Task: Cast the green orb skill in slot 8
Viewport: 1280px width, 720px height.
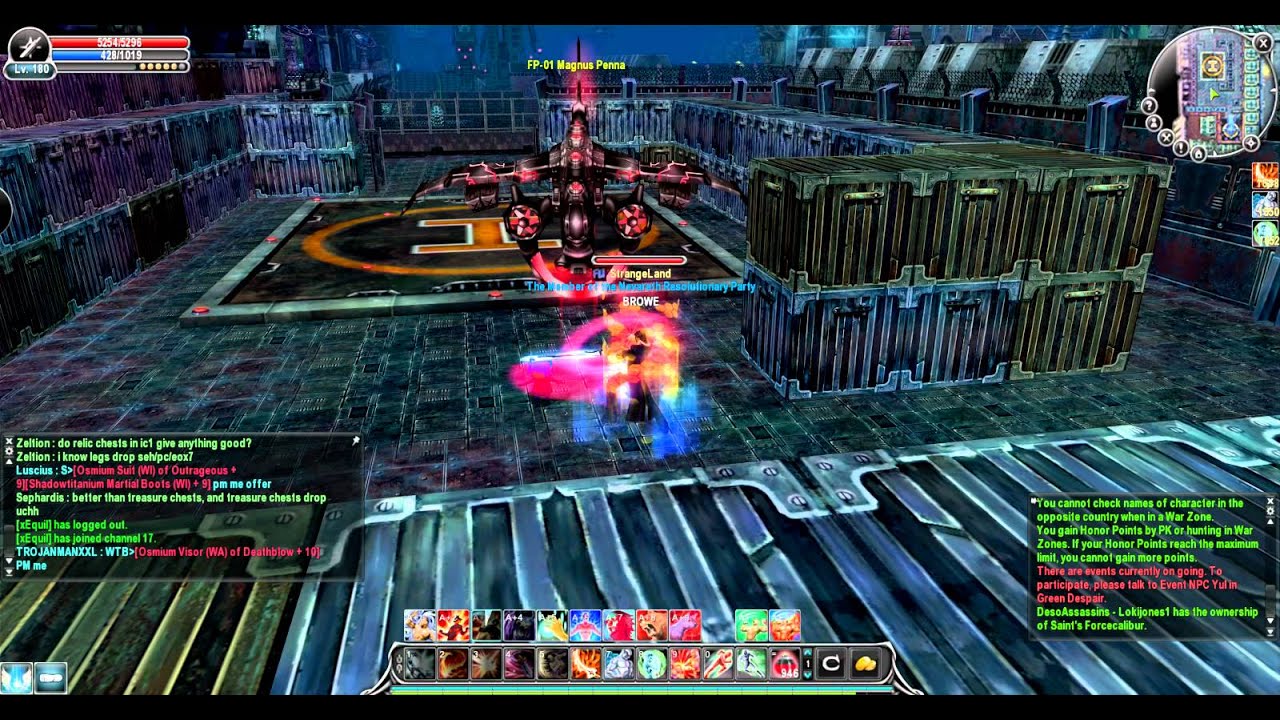Action: (x=651, y=664)
